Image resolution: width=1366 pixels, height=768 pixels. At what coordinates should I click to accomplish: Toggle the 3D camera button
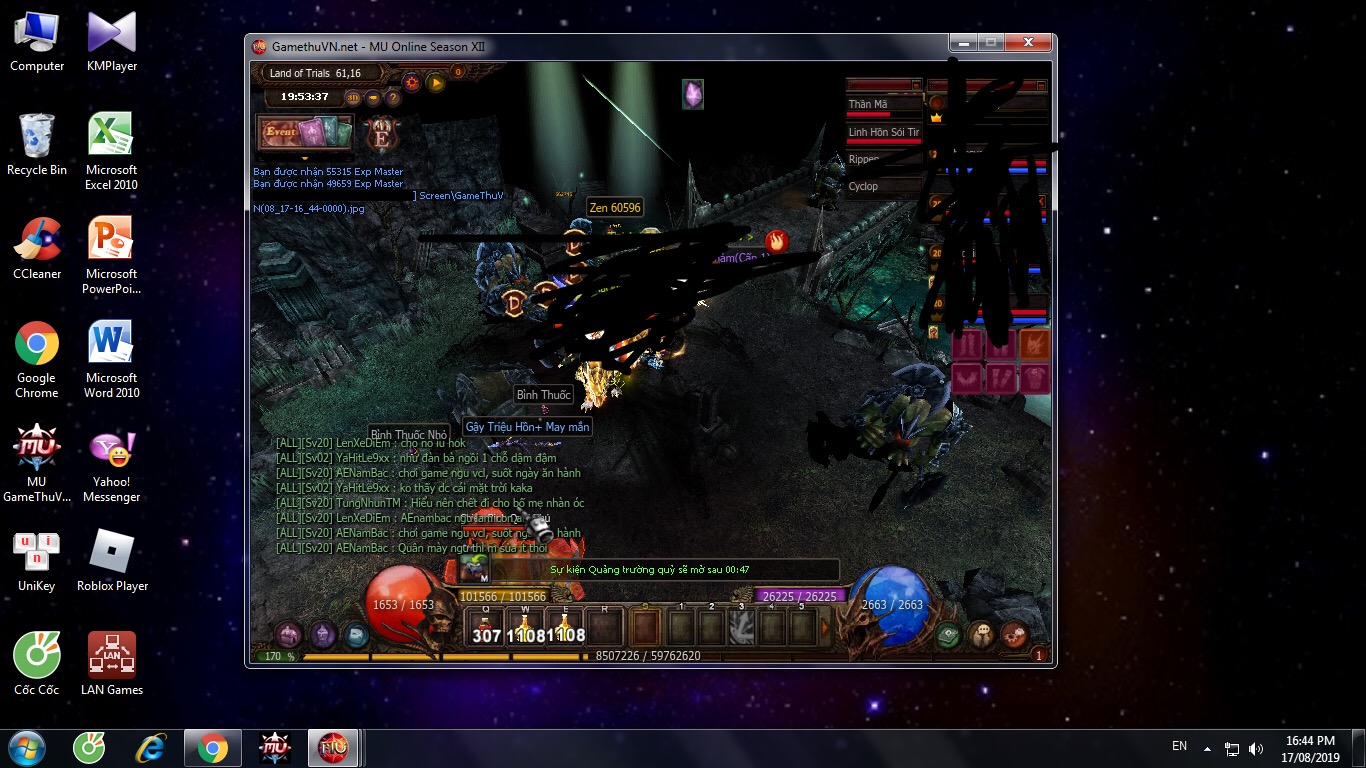coord(353,97)
